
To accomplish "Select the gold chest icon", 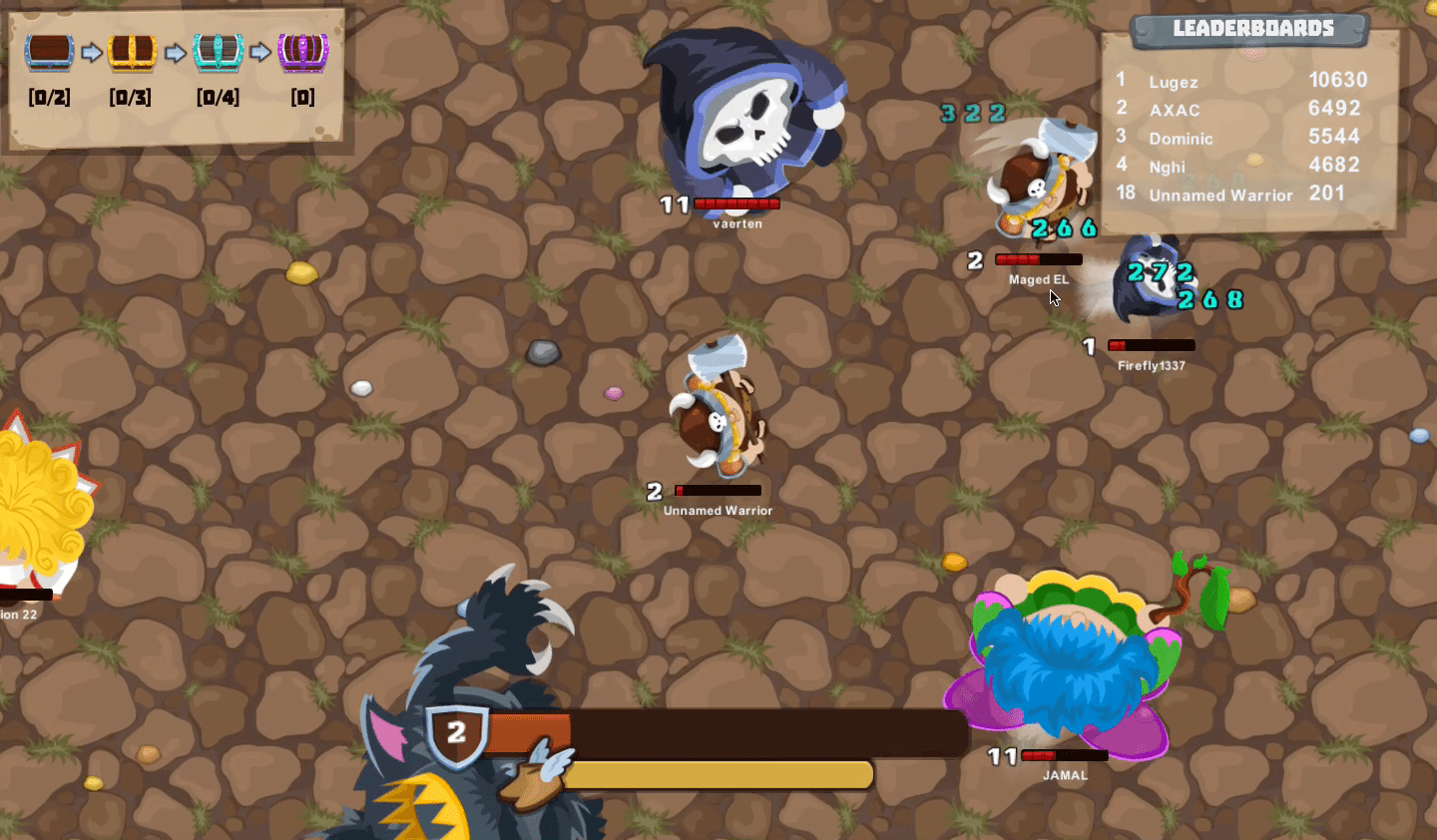I will pyautogui.click(x=132, y=51).
